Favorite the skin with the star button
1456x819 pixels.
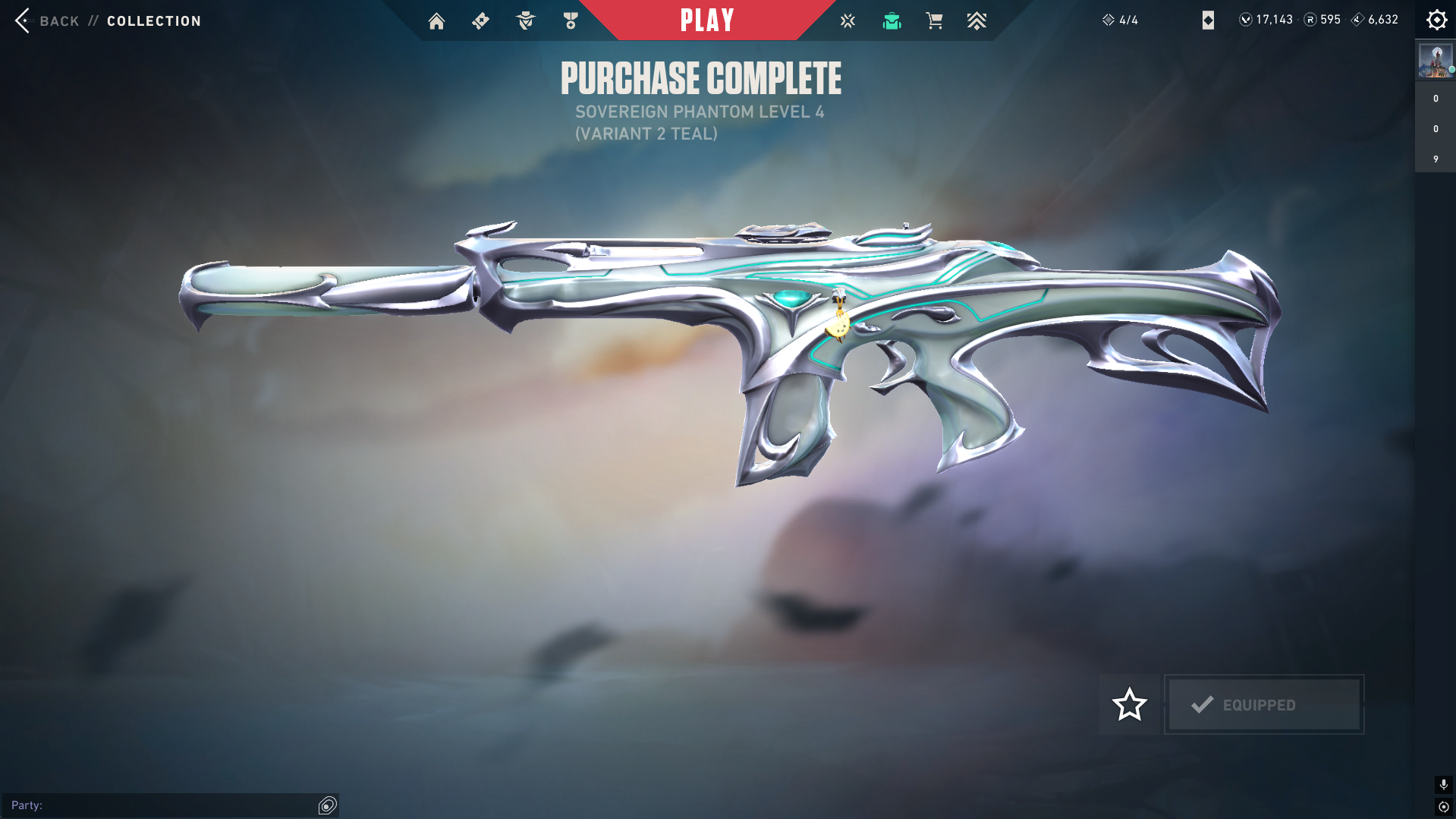click(x=1129, y=704)
